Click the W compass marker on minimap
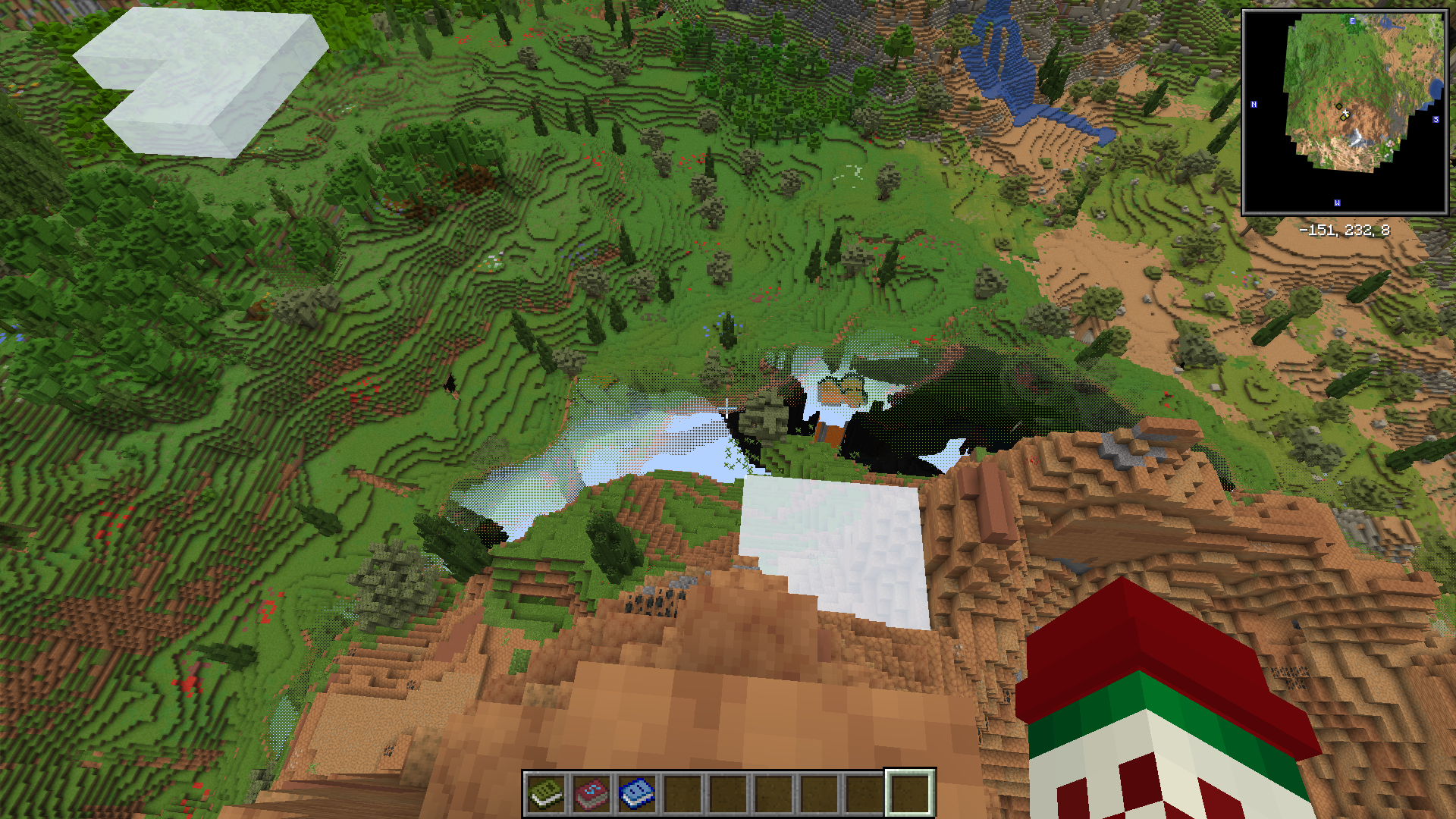This screenshot has height=819, width=1456. coord(1337,203)
